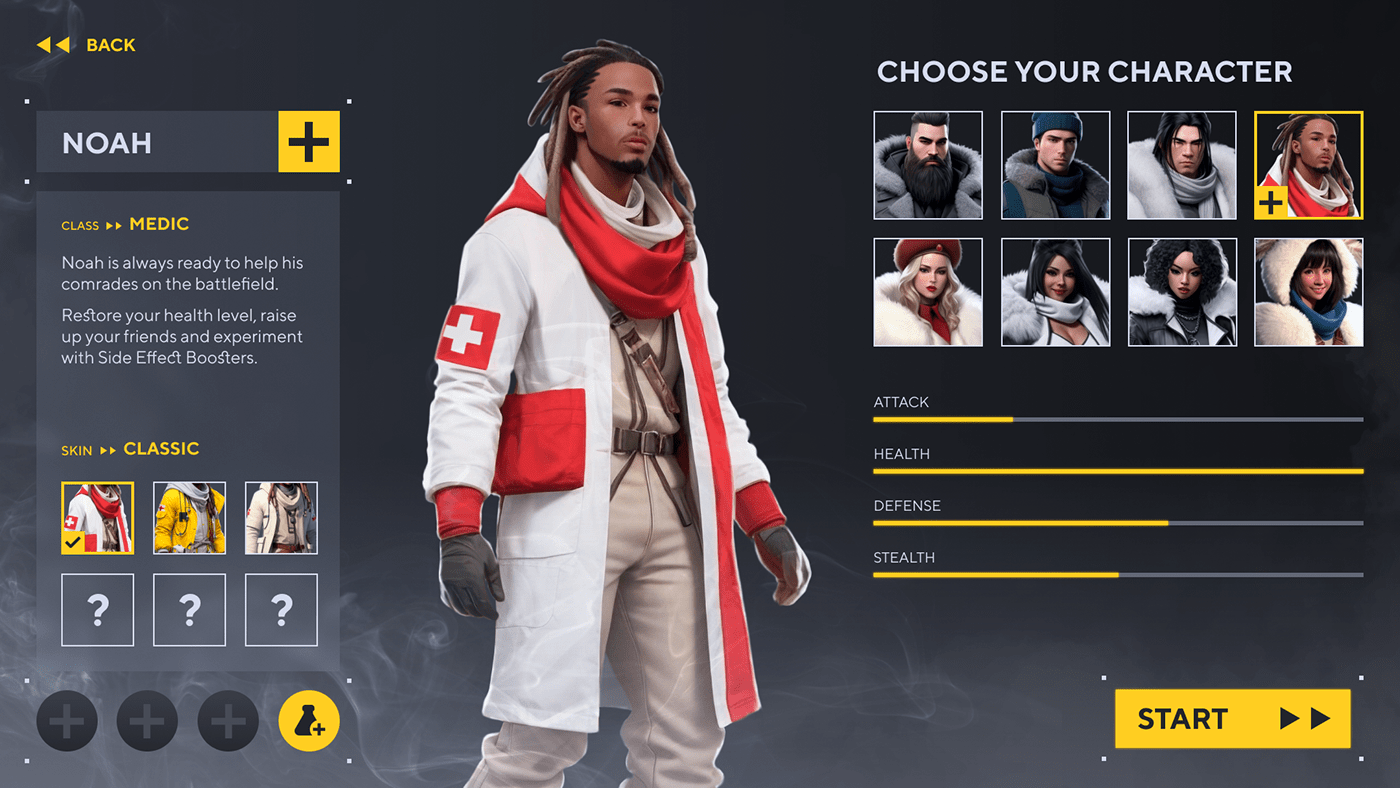Start the game with the START button
1400x788 pixels.
[x=1232, y=718]
